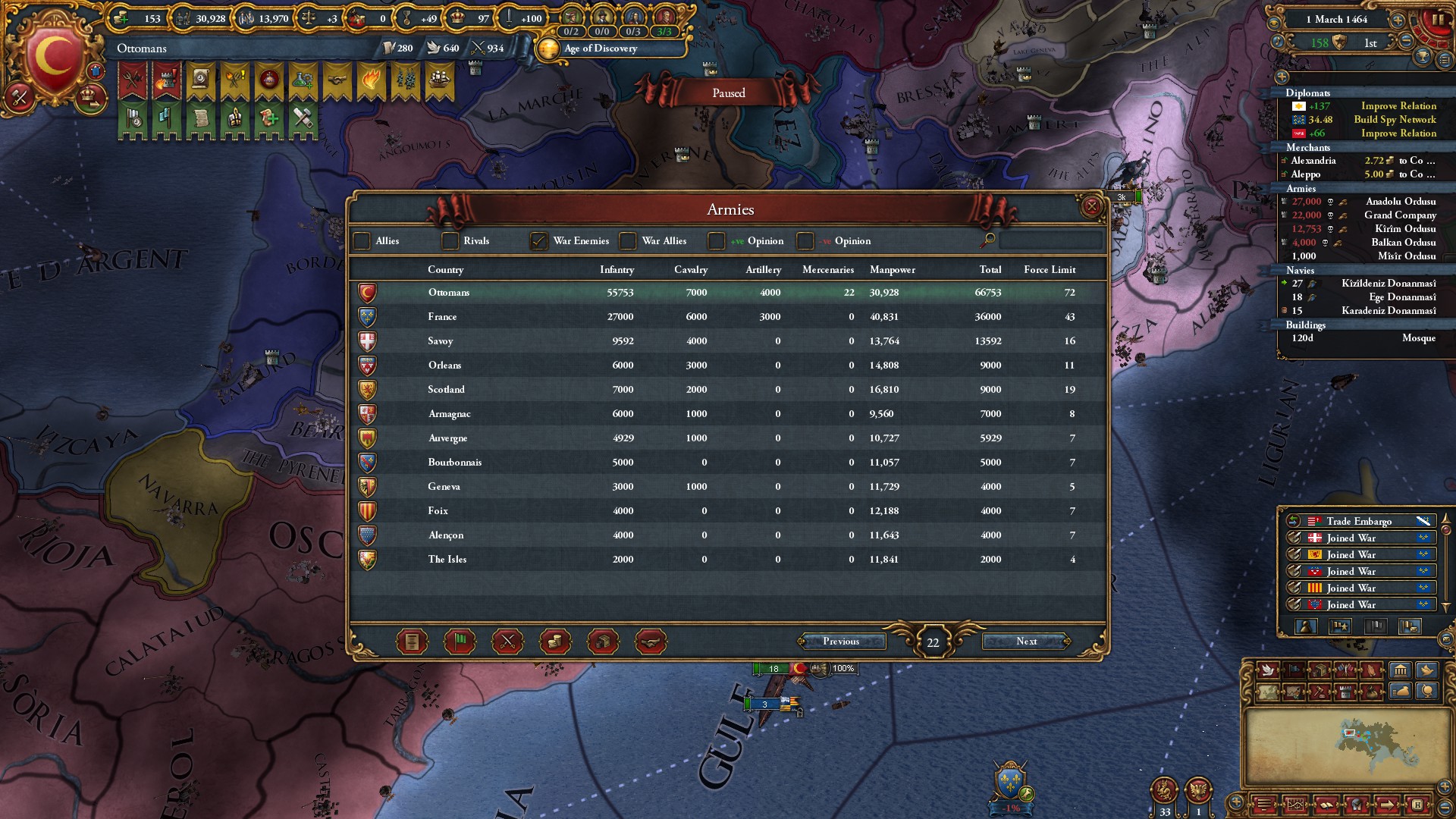Close the Armies ledger window

click(x=1091, y=206)
